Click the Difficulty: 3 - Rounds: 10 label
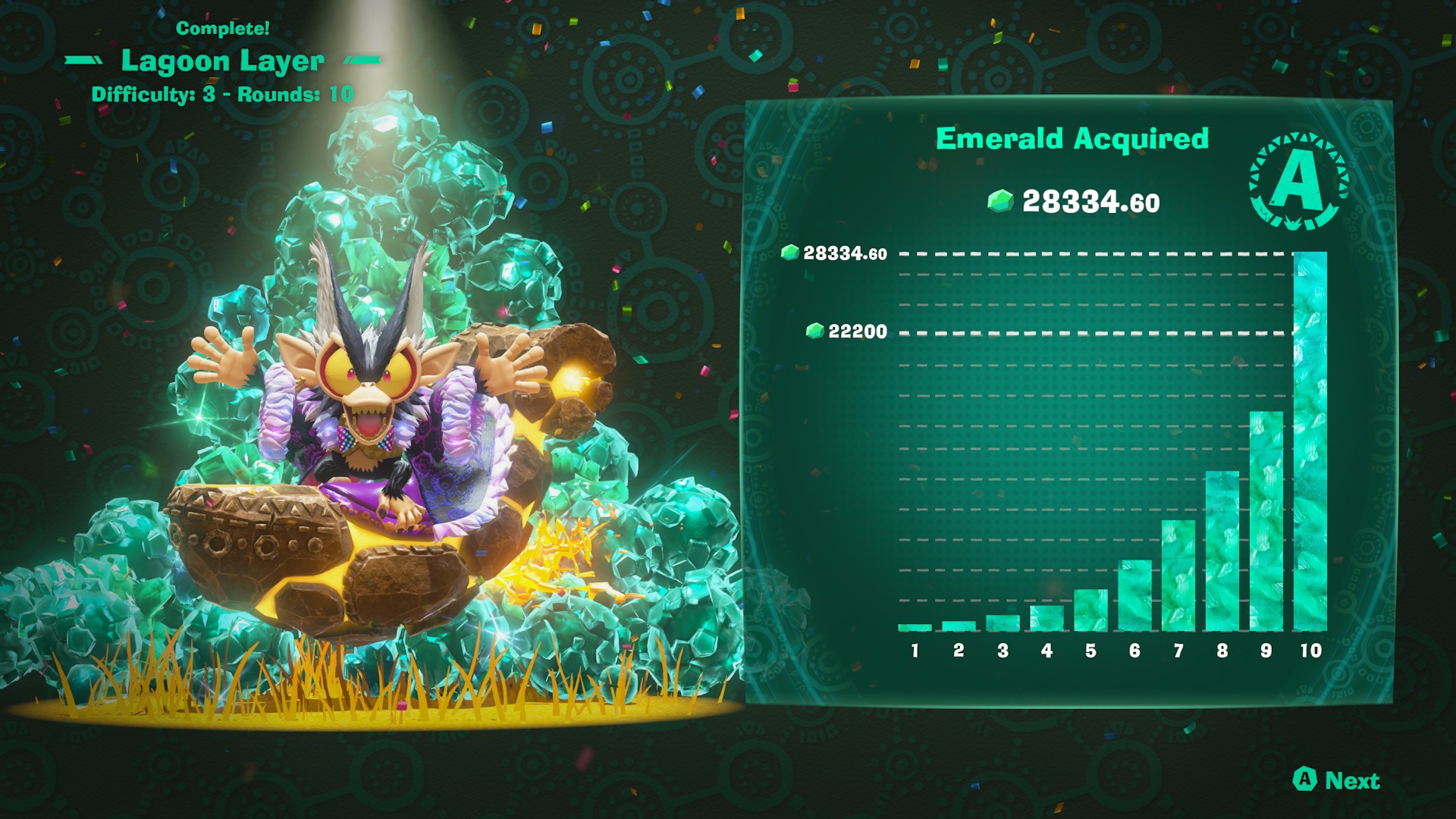The height and width of the screenshot is (819, 1456). pyautogui.click(x=224, y=93)
